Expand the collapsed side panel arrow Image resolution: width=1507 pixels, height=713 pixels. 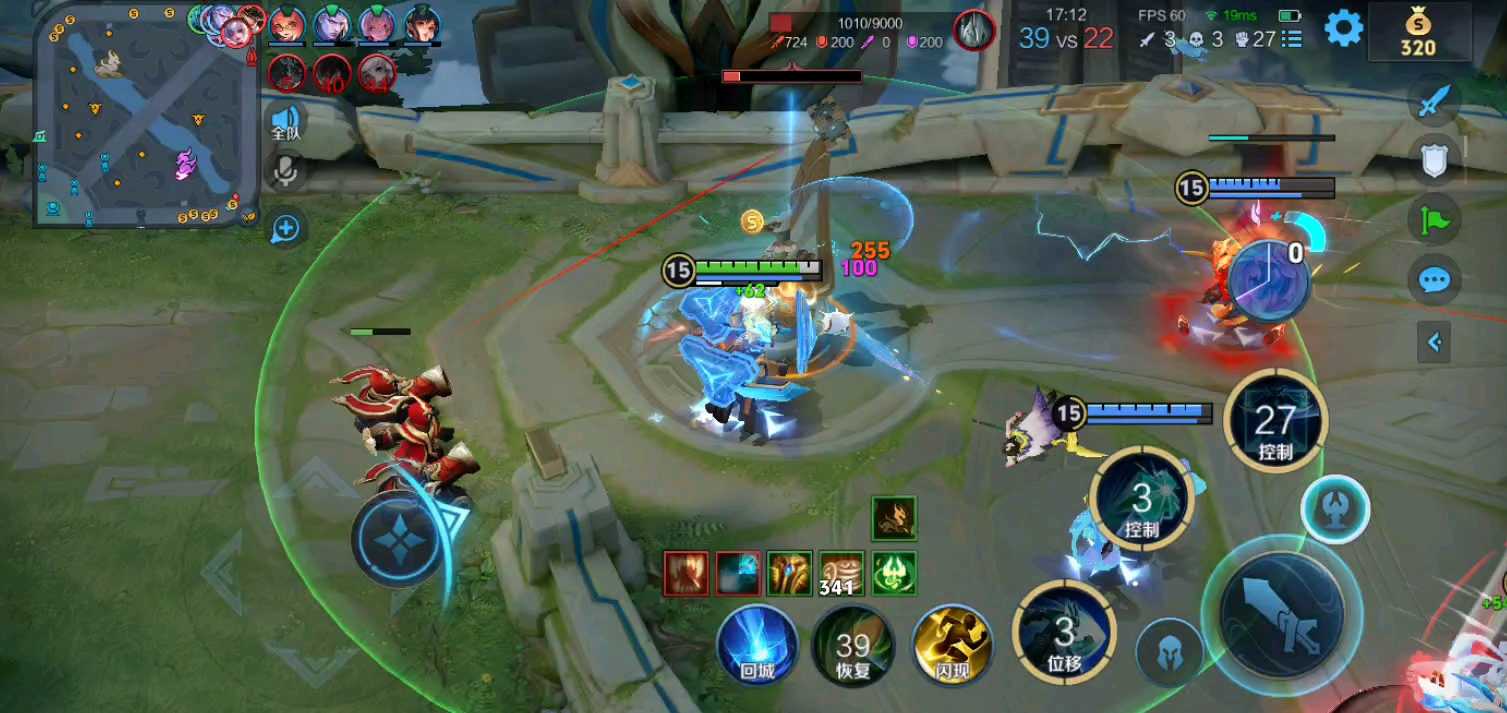[1434, 343]
